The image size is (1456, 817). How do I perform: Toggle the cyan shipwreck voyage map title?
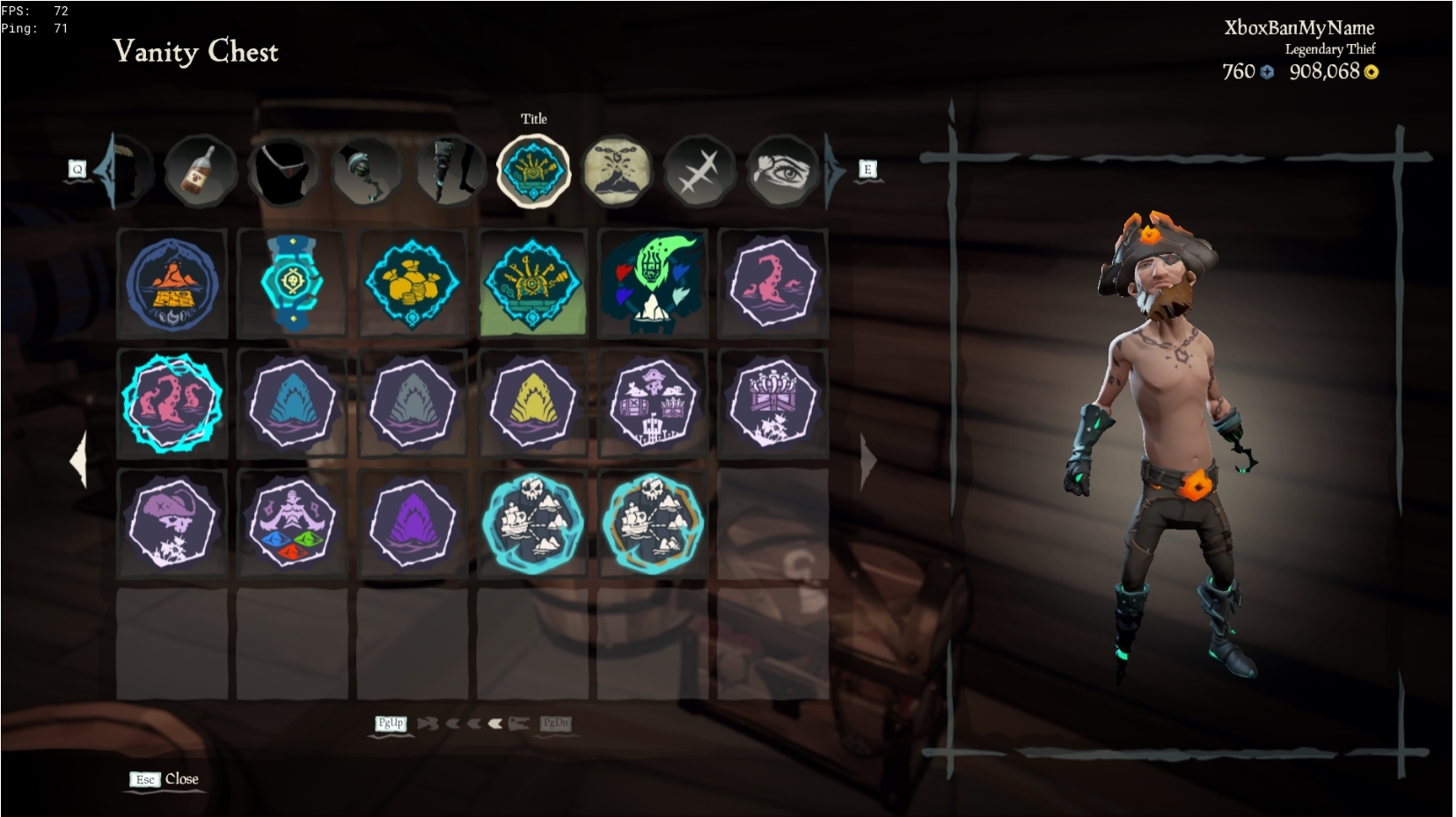pos(535,522)
